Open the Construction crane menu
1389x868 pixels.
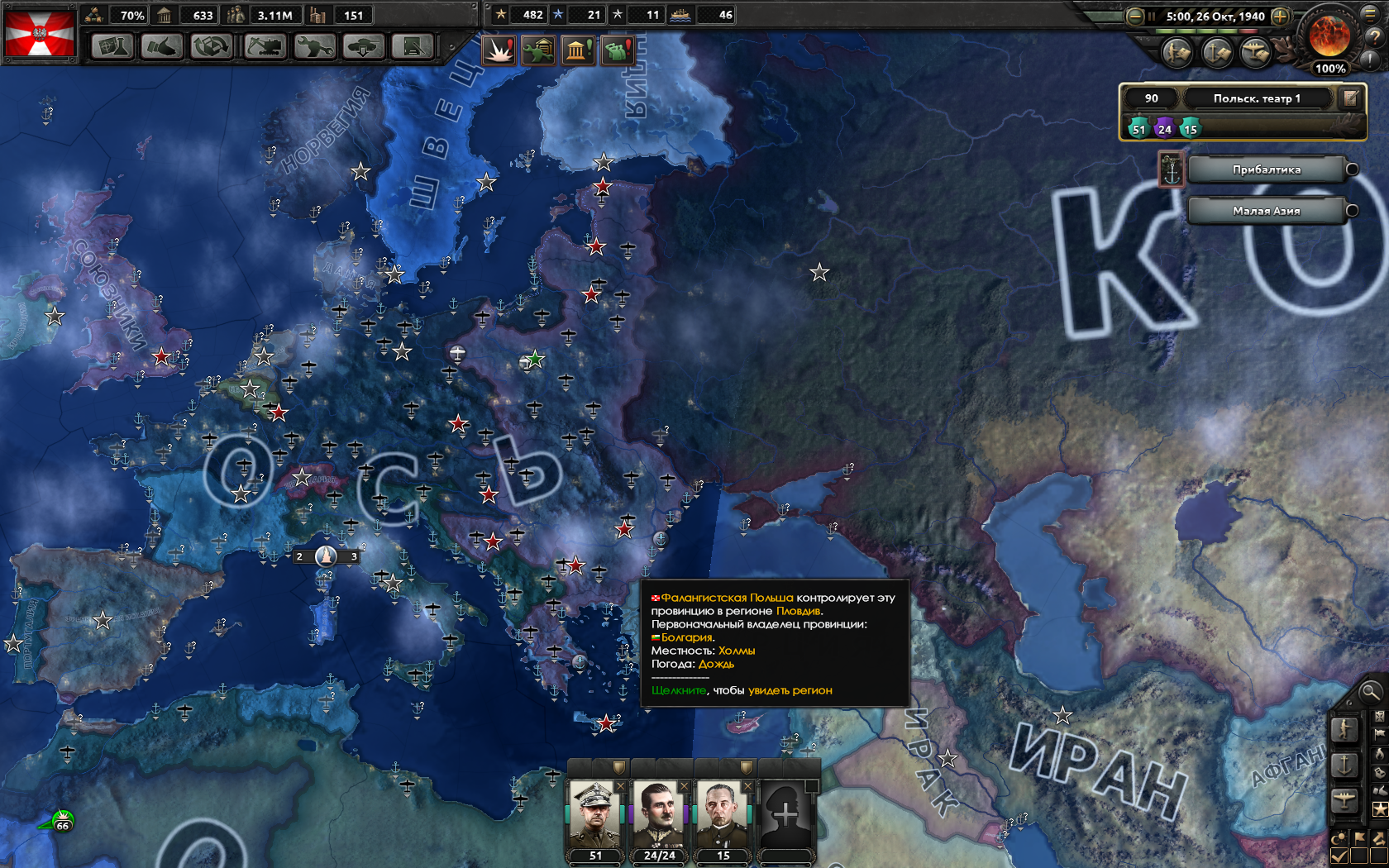pos(265,46)
